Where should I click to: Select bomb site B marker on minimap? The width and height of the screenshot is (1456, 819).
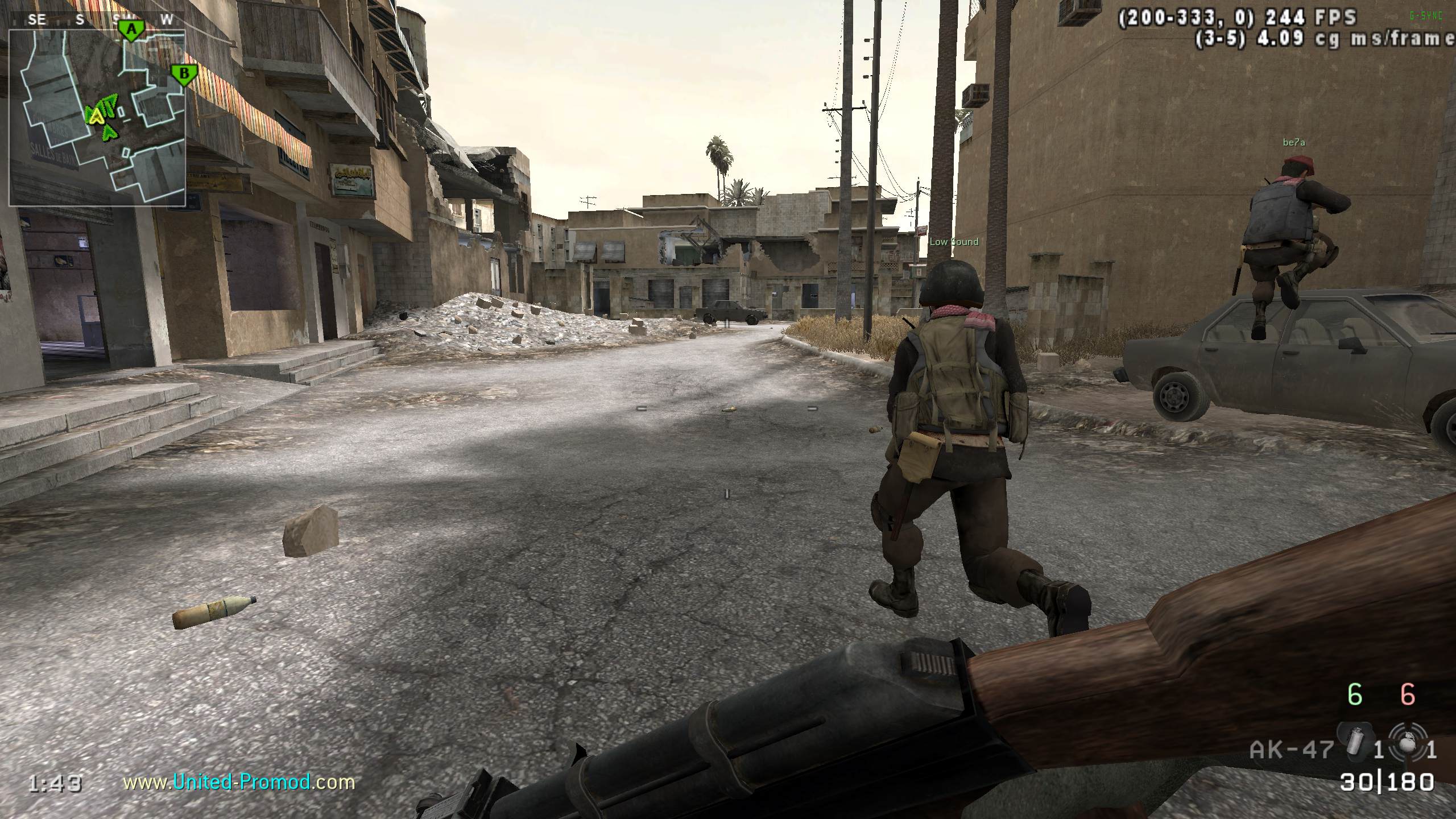pos(184,75)
